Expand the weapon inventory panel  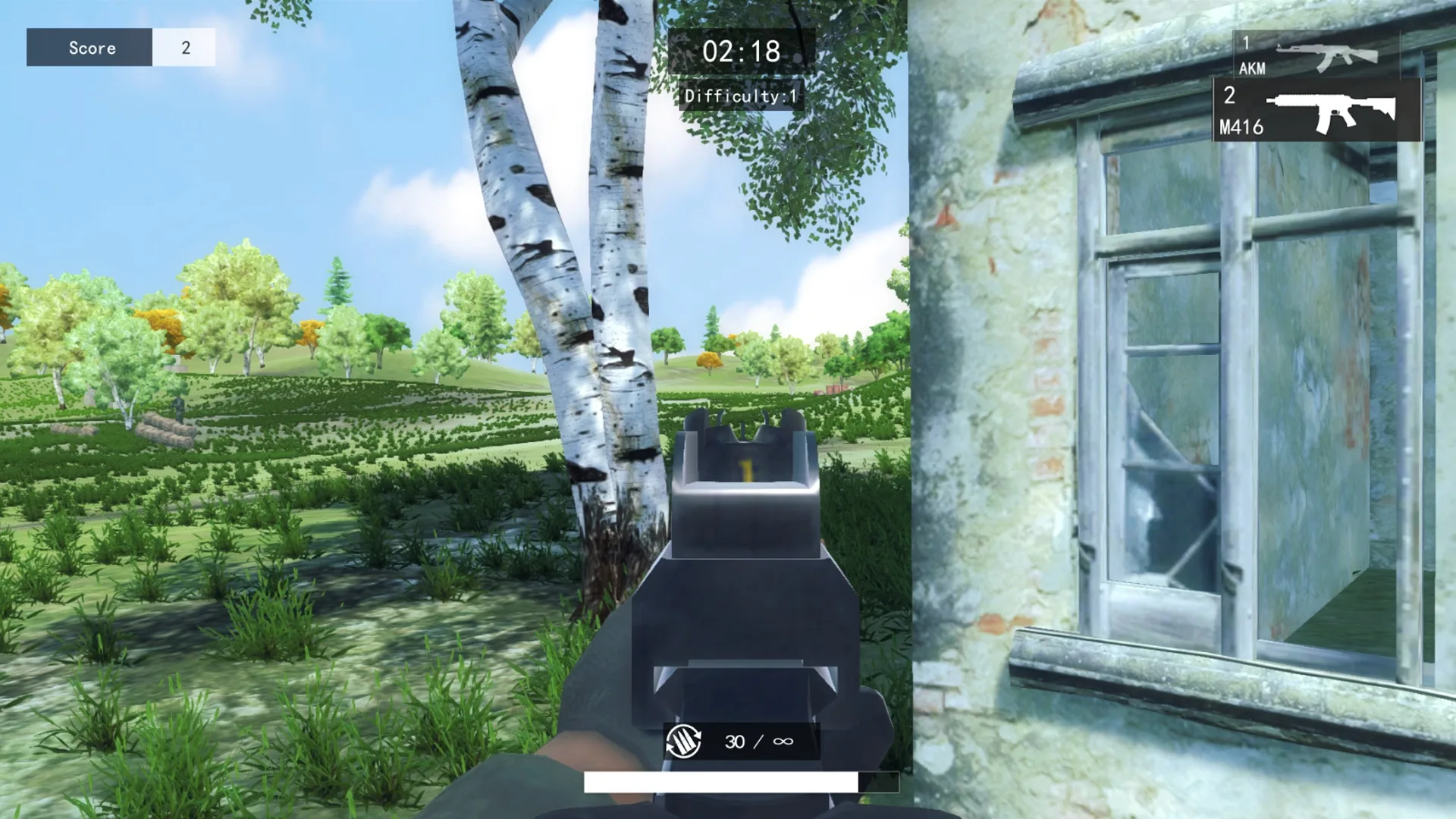1316,83
